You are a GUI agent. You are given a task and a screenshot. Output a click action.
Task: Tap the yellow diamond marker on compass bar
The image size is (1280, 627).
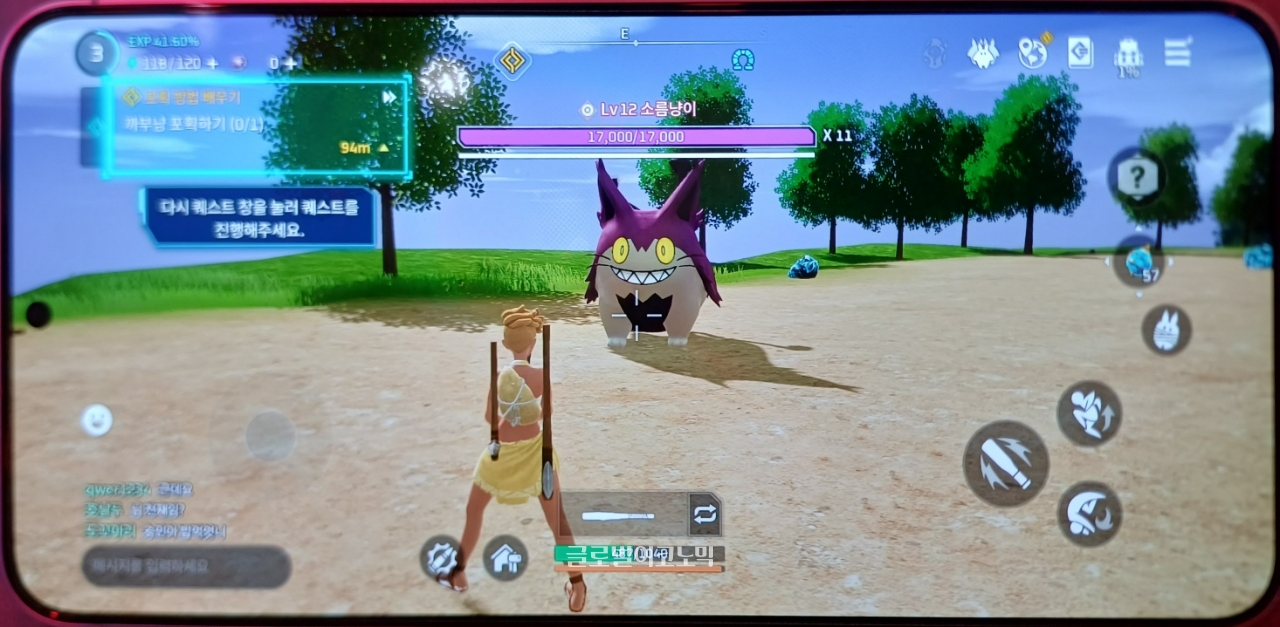(512, 60)
